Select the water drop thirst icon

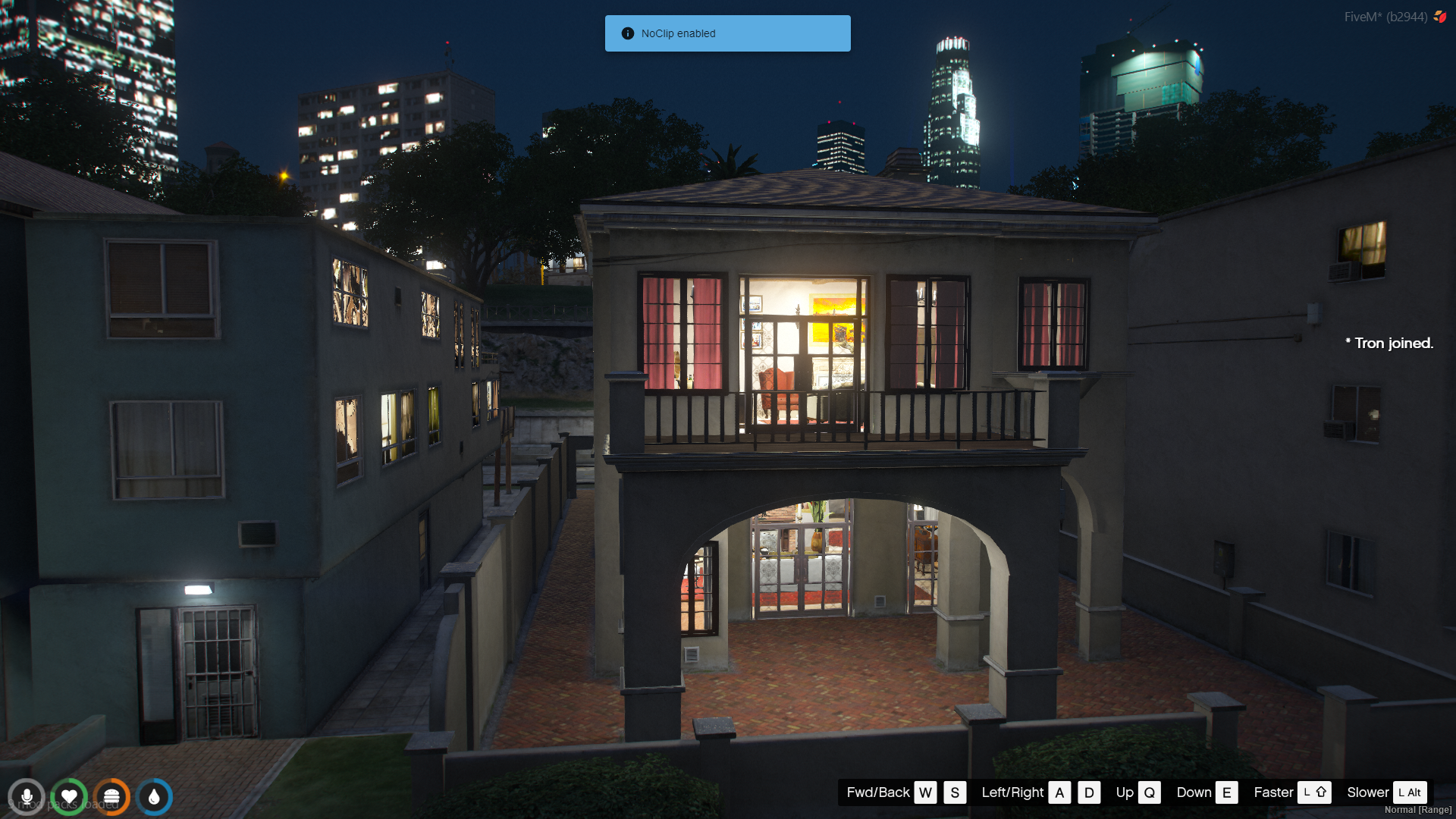154,797
